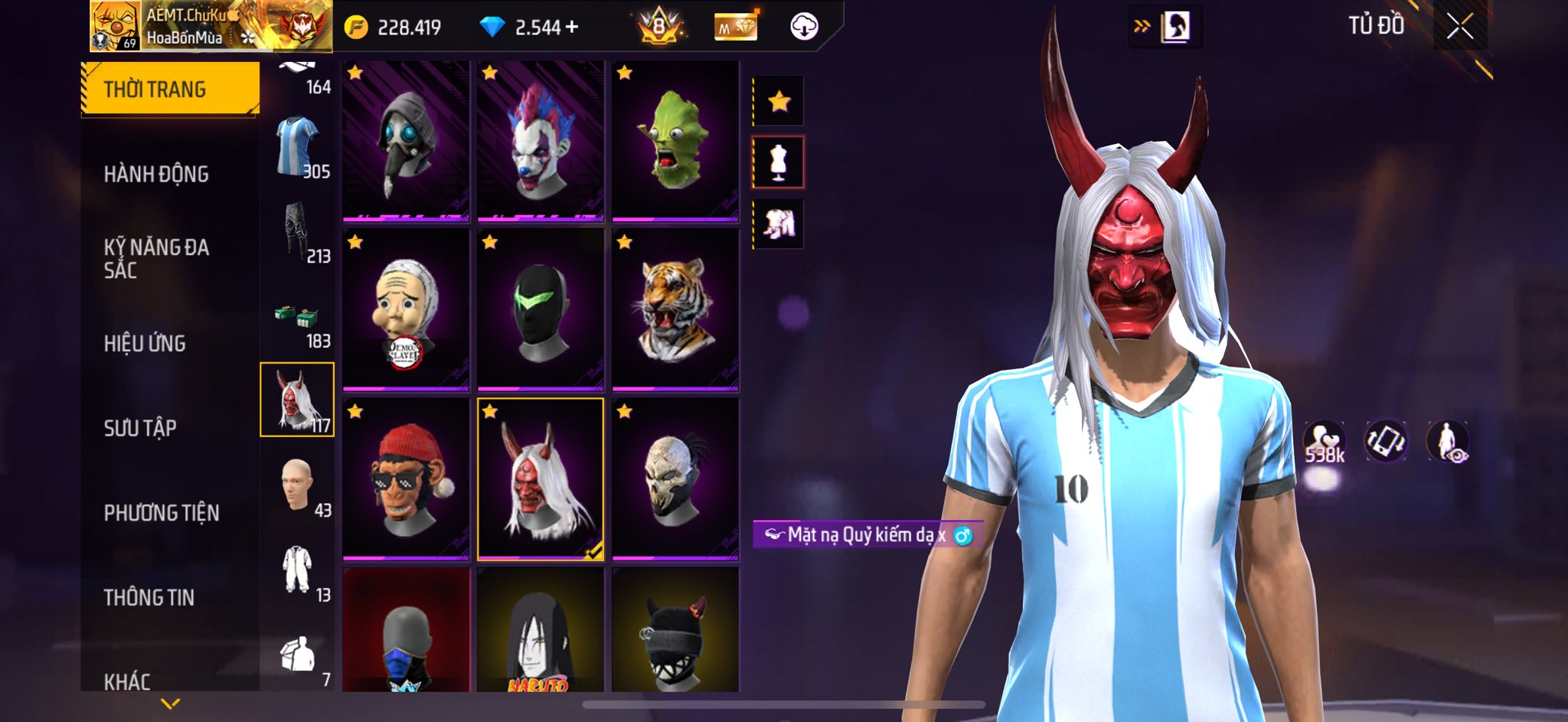Select the monkey with Santa hat head
Image resolution: width=1568 pixels, height=722 pixels.
pos(406,479)
